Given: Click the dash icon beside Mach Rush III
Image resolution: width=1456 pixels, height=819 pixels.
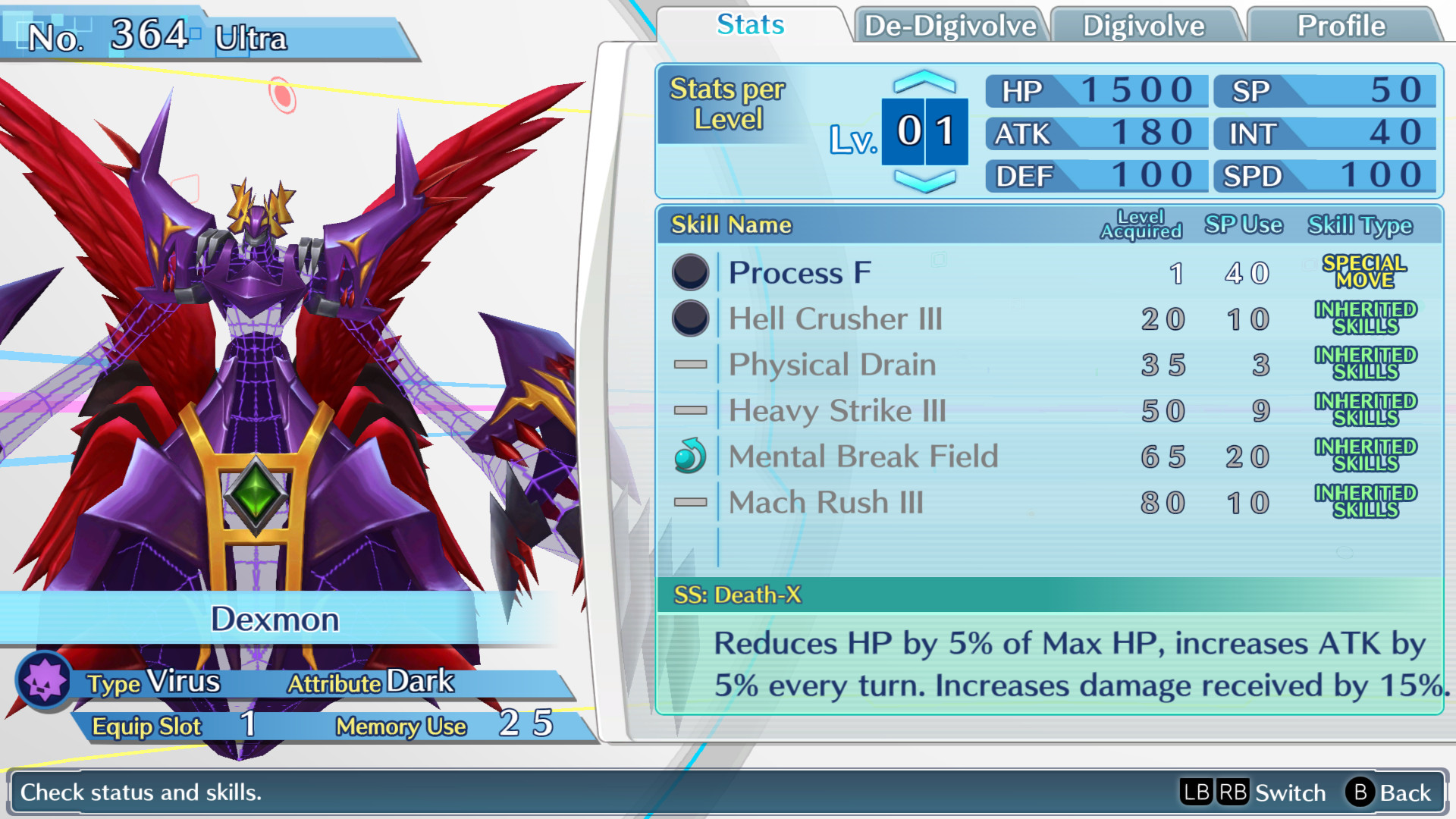Looking at the screenshot, I should coord(689,502).
